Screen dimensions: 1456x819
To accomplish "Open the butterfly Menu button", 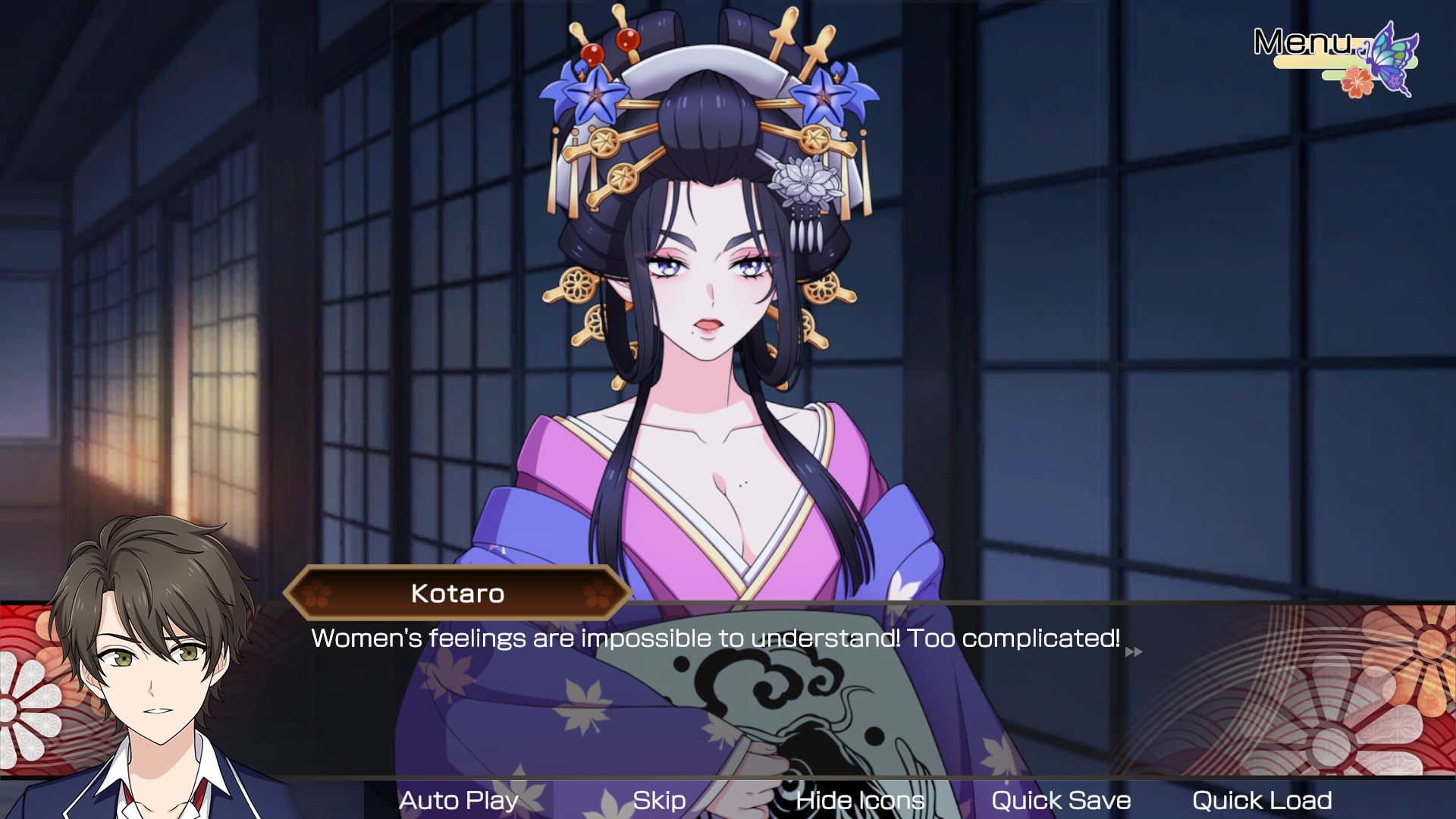I will [x=1335, y=57].
